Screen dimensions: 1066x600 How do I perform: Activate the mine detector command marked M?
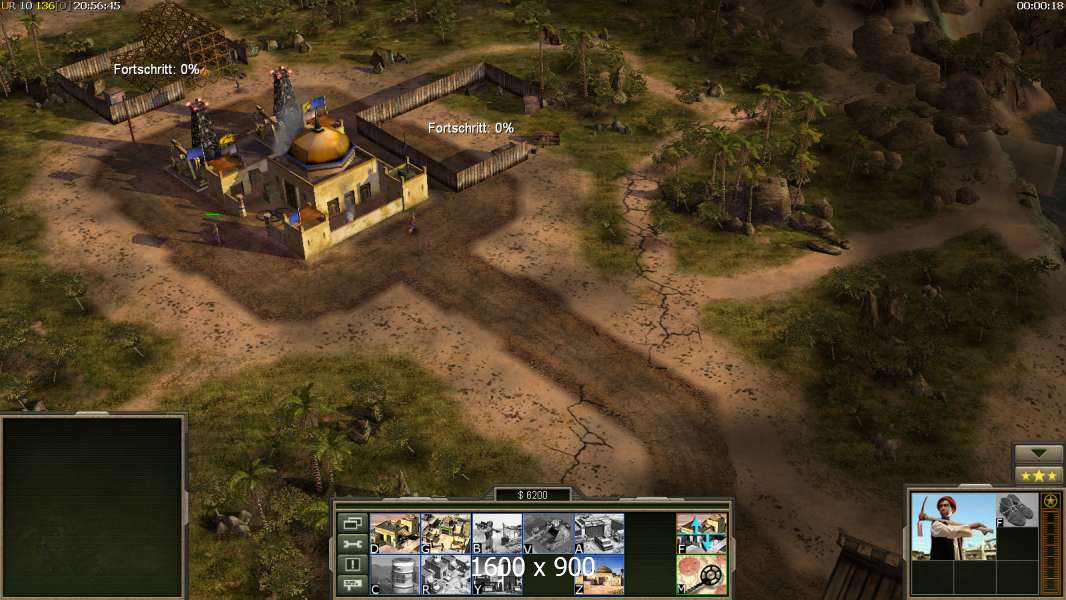(x=701, y=575)
